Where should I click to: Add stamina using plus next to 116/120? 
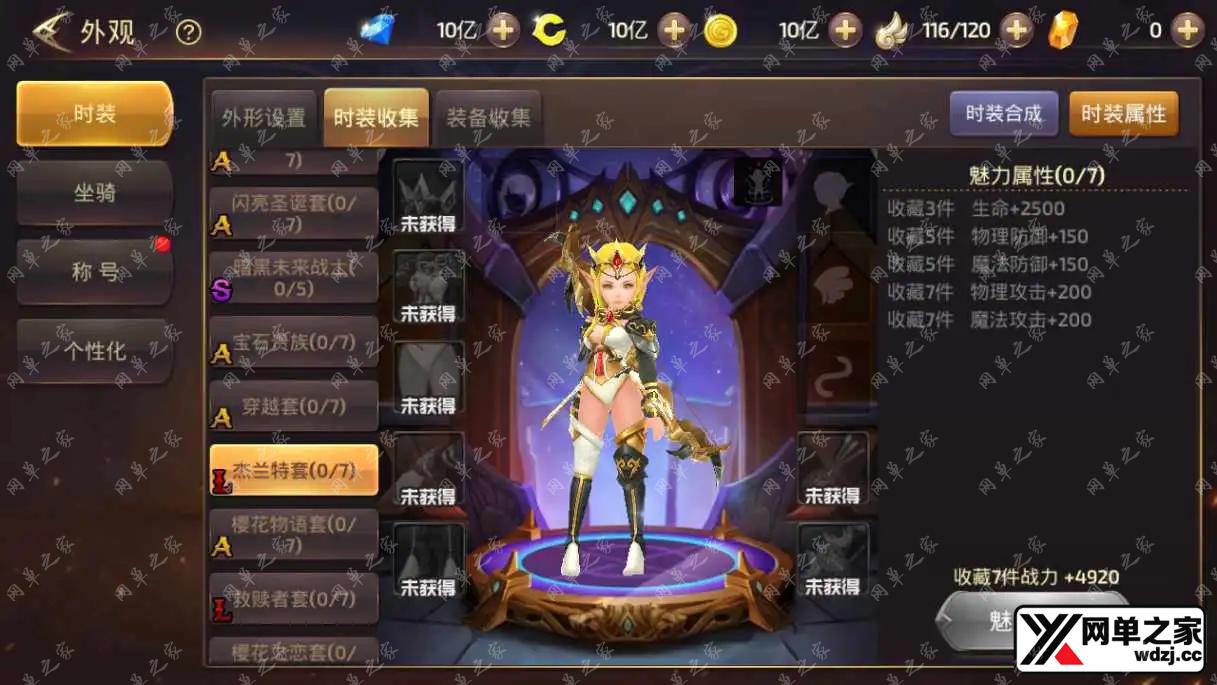[x=1016, y=30]
